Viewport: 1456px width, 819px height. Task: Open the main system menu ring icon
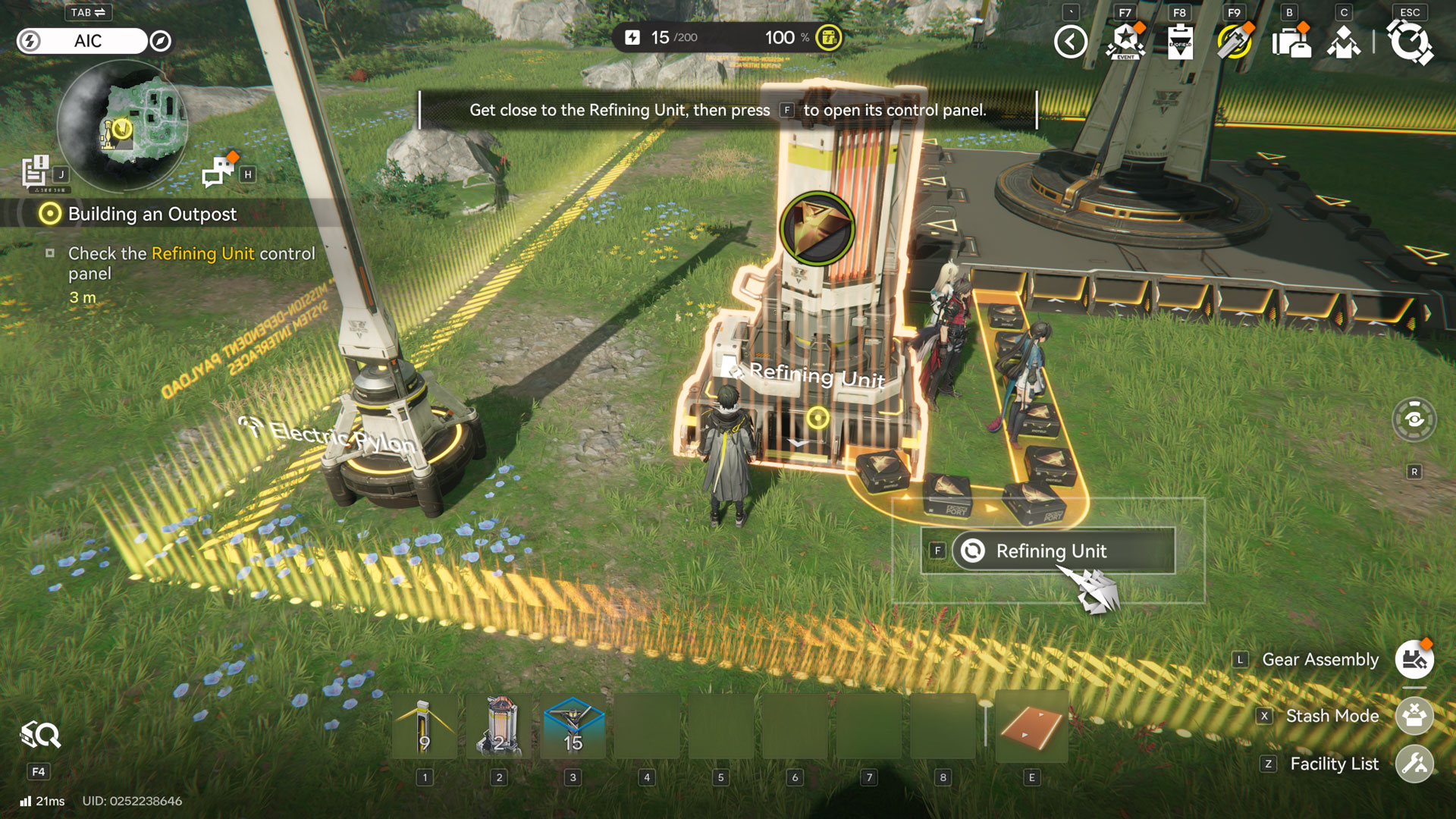1410,42
